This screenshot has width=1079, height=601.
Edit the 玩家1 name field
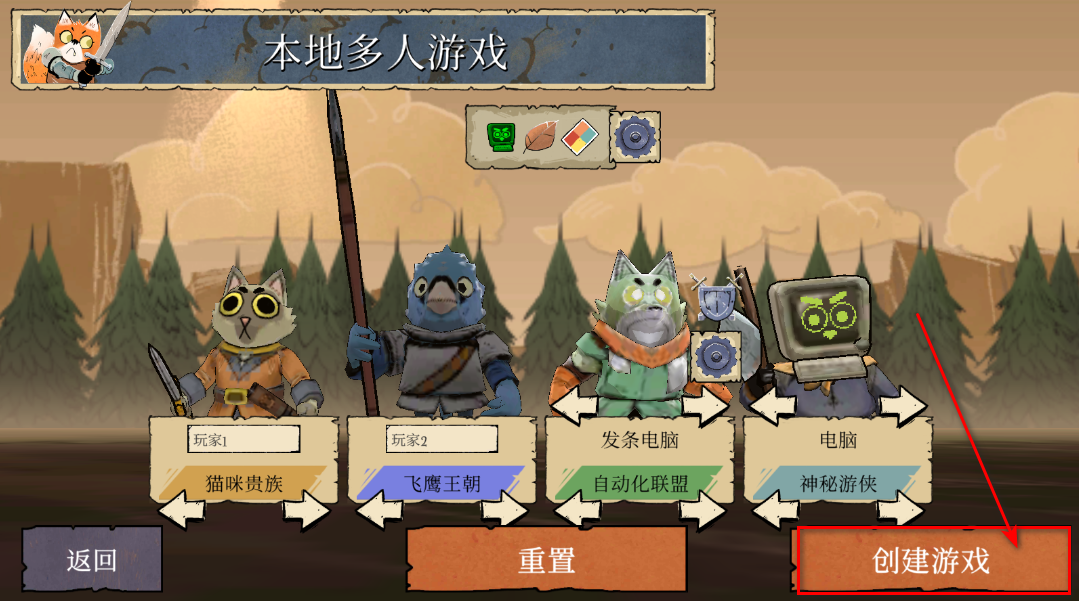243,439
